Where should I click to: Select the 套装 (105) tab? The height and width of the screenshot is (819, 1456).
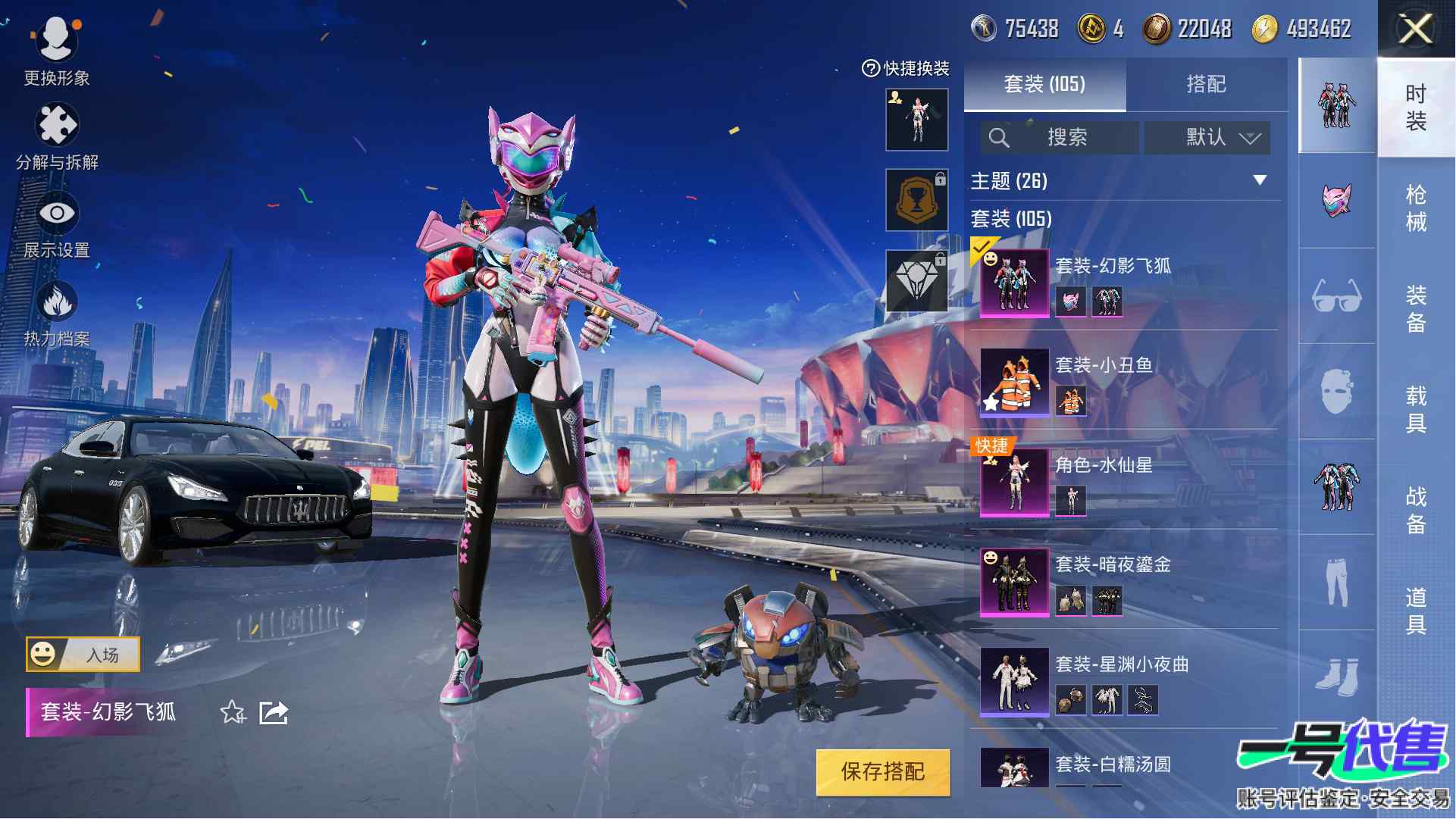pyautogui.click(x=1044, y=84)
